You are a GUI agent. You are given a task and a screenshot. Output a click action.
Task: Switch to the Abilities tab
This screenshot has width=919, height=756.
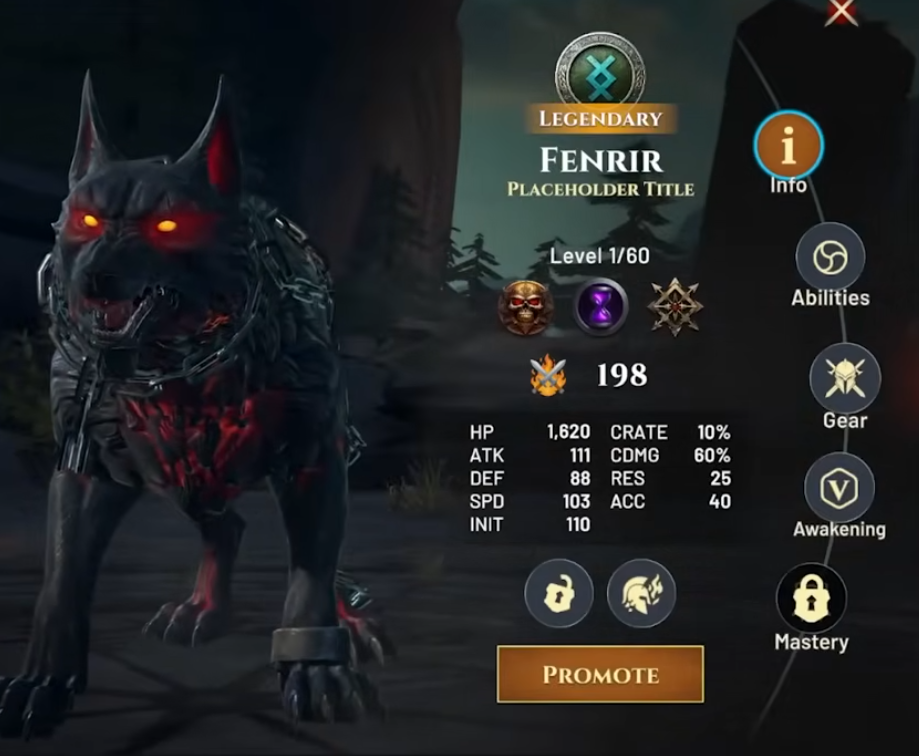tap(830, 257)
